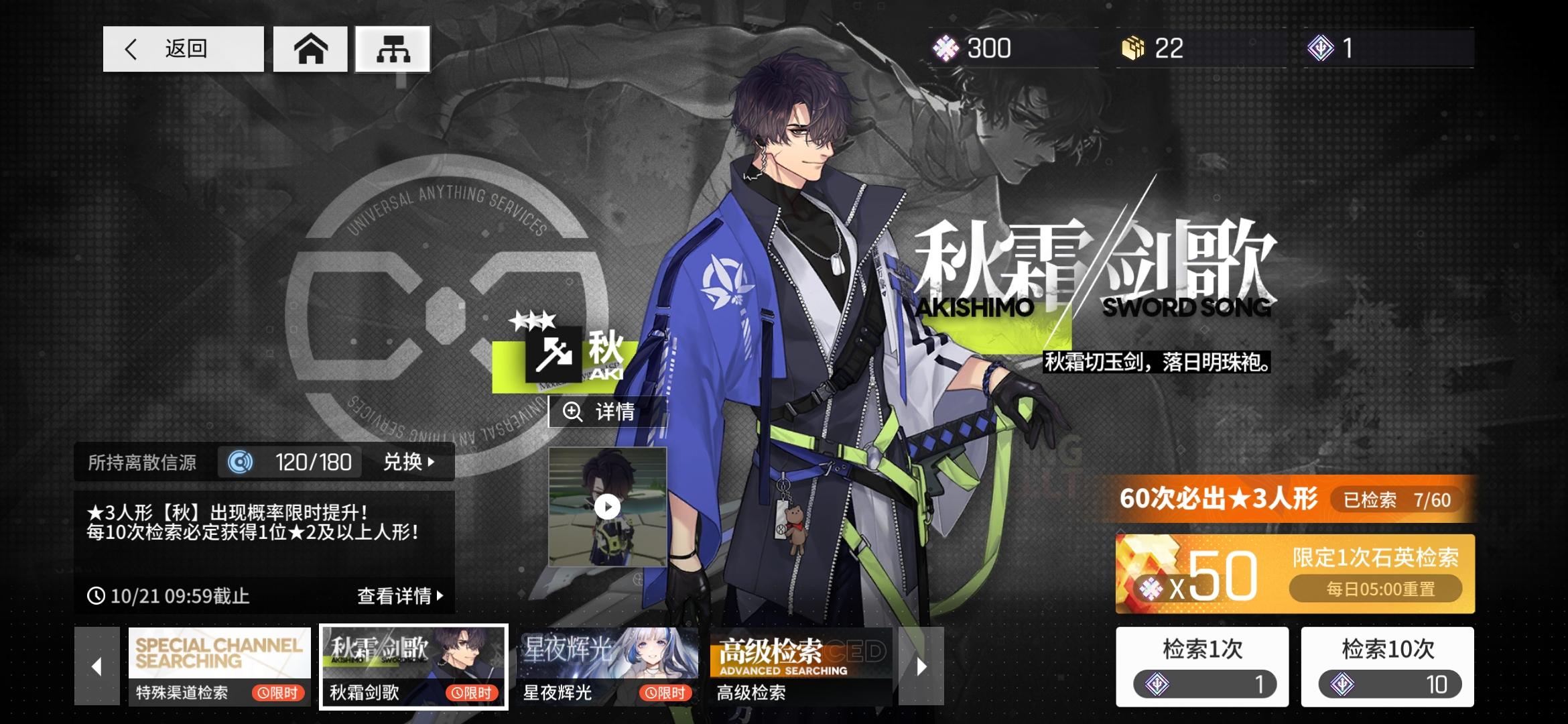View banner details via 查看详情
1568x724 pixels.
coord(400,595)
